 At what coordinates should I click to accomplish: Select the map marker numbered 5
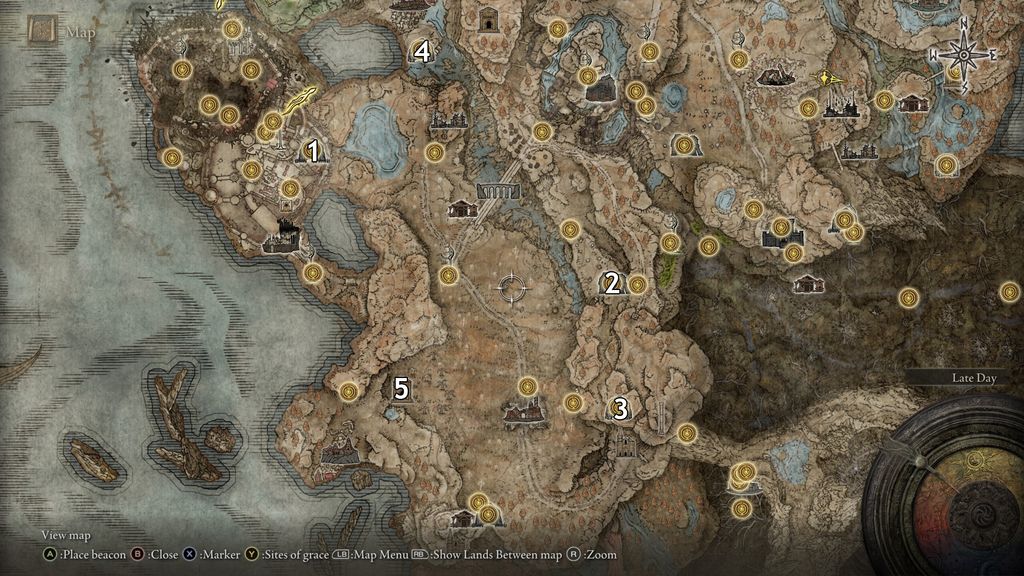[x=401, y=389]
